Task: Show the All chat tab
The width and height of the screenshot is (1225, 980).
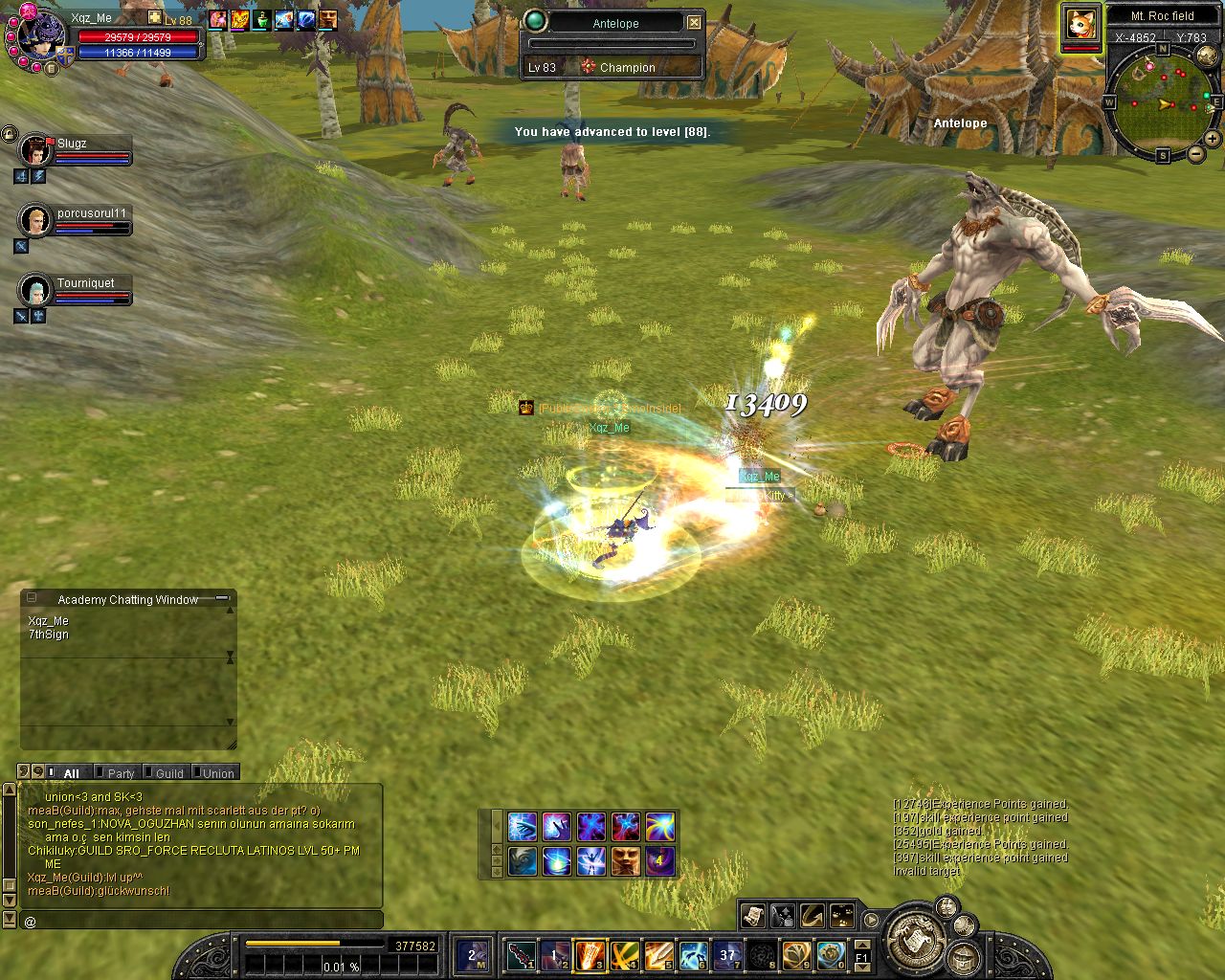Action: click(x=71, y=773)
